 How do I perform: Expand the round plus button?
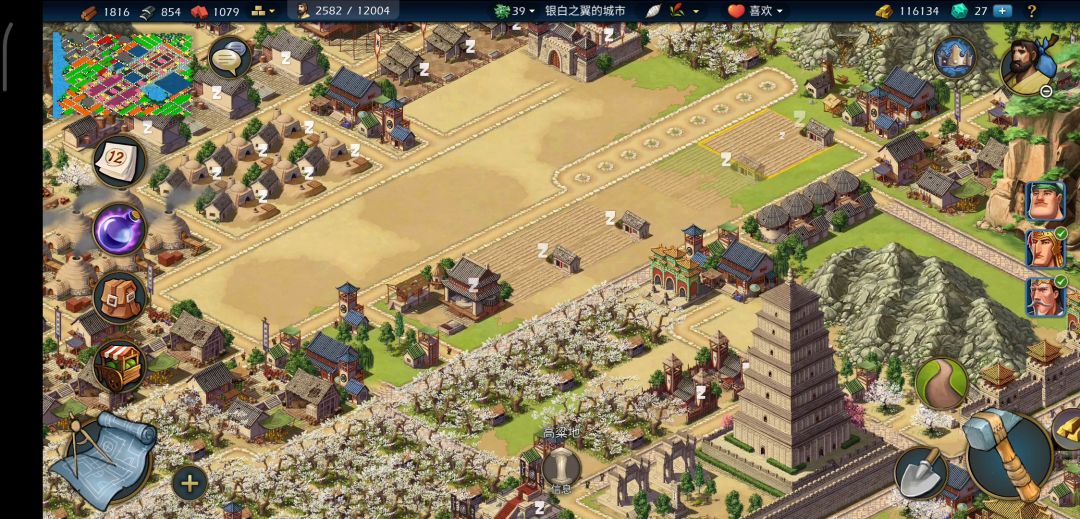click(x=189, y=484)
